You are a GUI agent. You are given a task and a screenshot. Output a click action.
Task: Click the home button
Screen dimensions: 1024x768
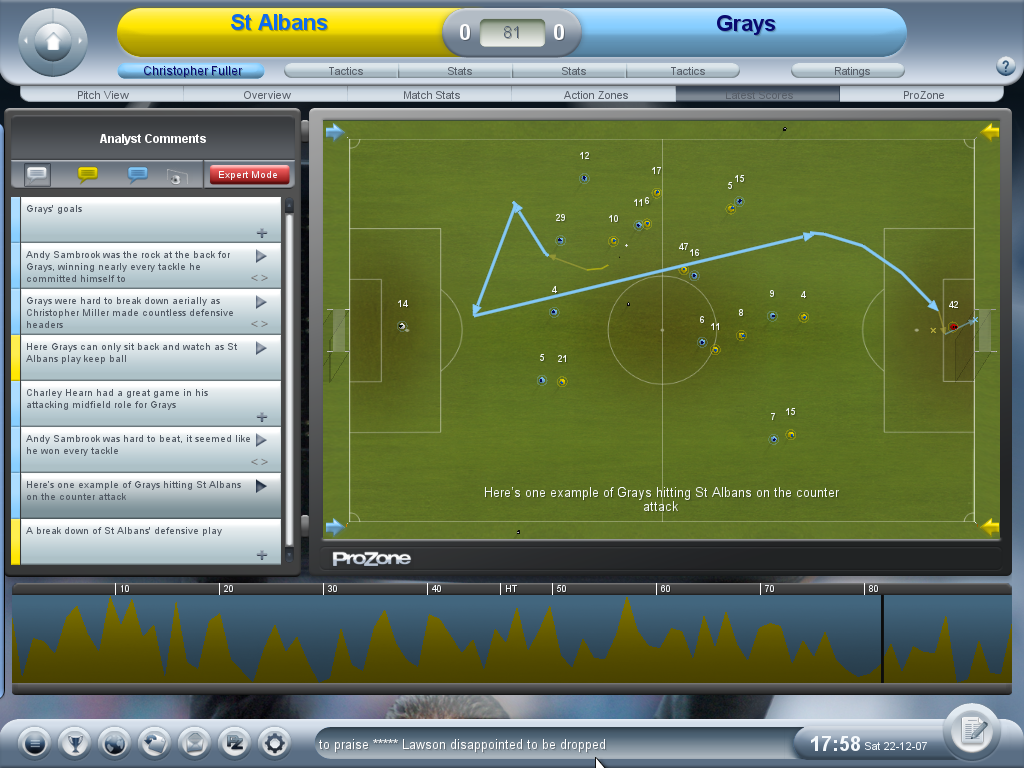coord(53,41)
